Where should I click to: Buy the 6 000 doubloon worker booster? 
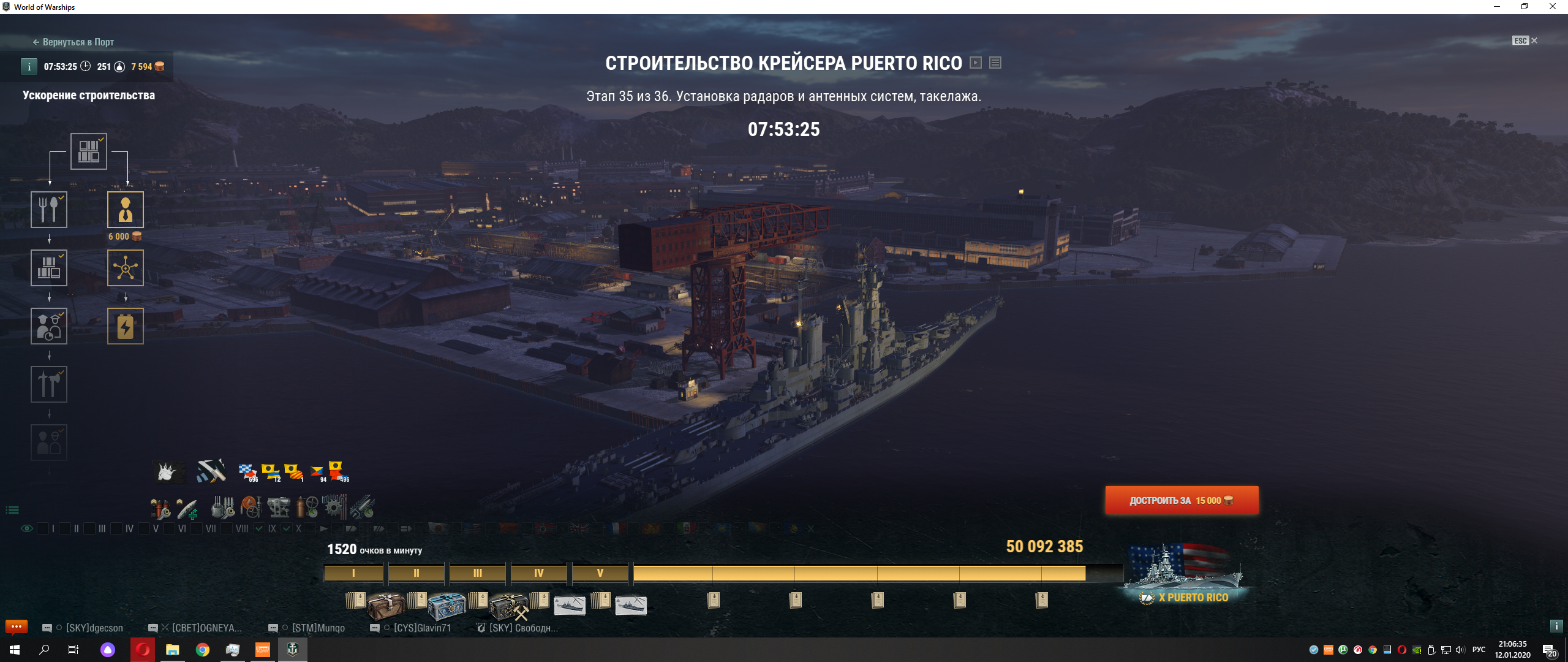pos(126,210)
